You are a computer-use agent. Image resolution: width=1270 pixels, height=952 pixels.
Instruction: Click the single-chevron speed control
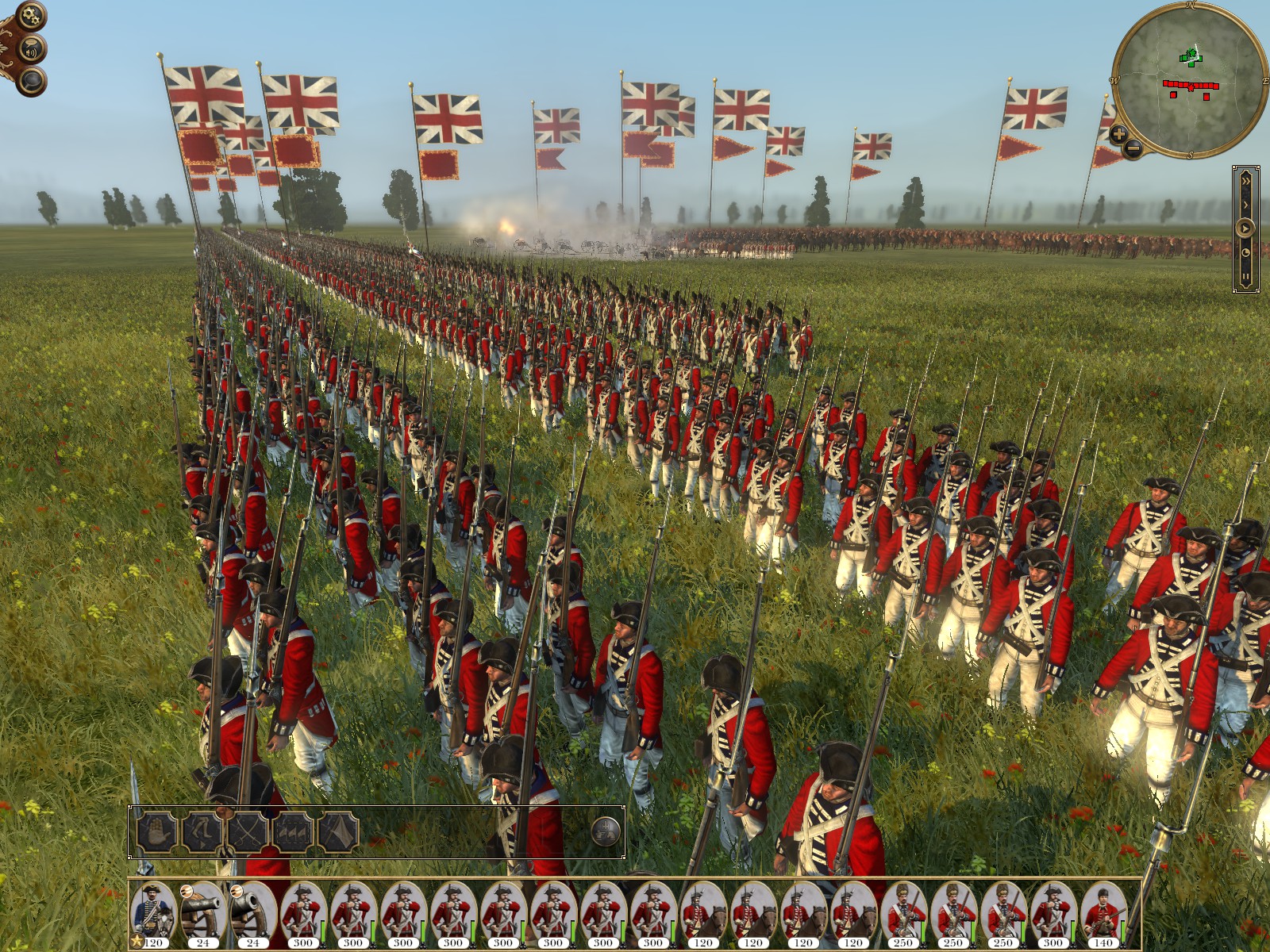[x=1246, y=204]
